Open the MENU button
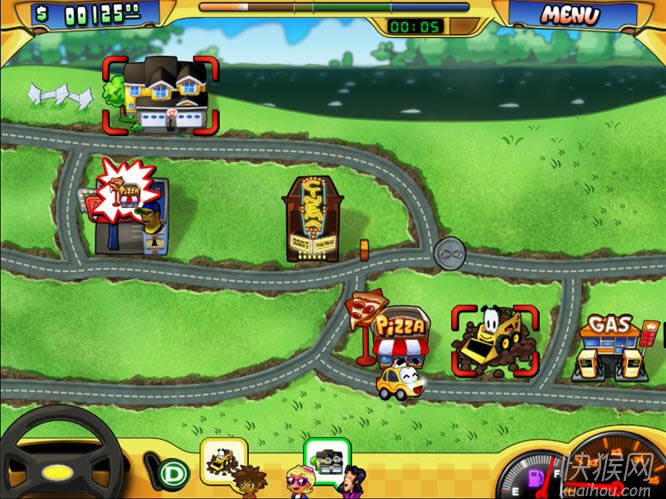The height and width of the screenshot is (499, 666). point(571,15)
